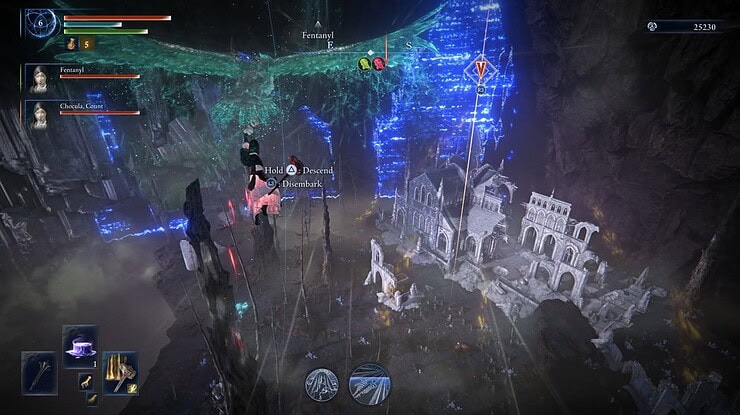Select the golden hammer weapon slot
The height and width of the screenshot is (415, 740).
[x=120, y=369]
